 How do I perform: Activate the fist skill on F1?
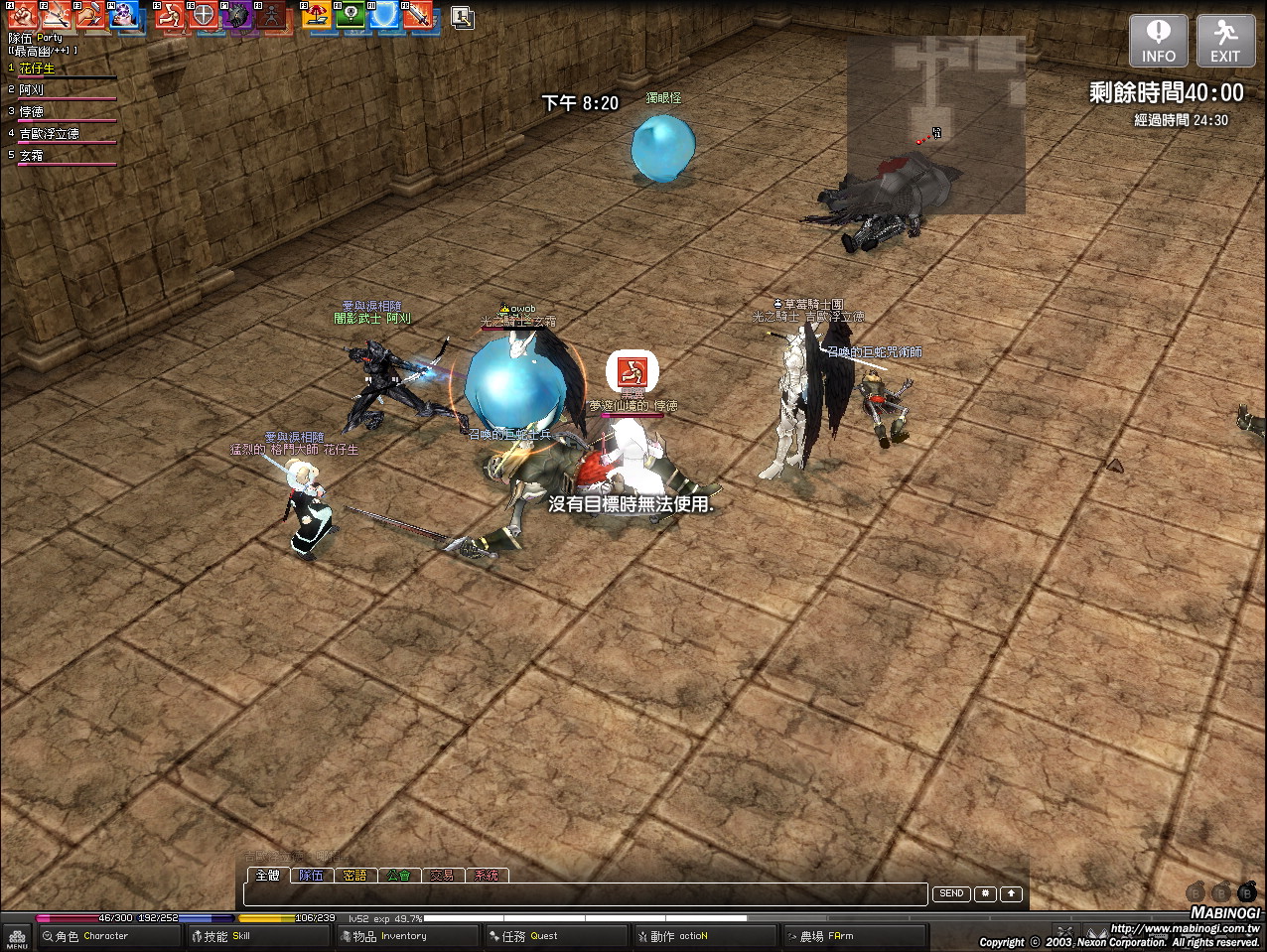pos(22,16)
